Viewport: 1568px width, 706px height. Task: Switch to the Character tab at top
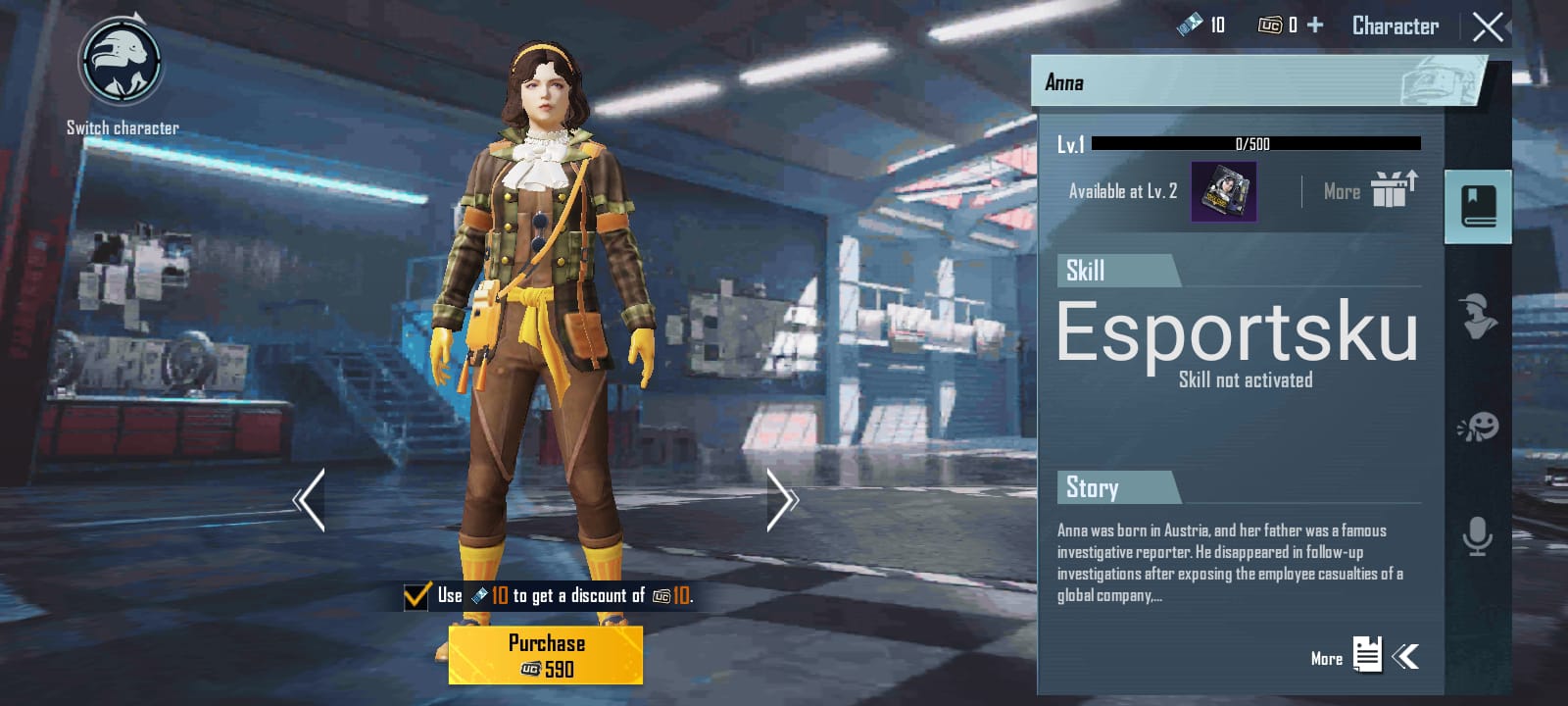1396,26
